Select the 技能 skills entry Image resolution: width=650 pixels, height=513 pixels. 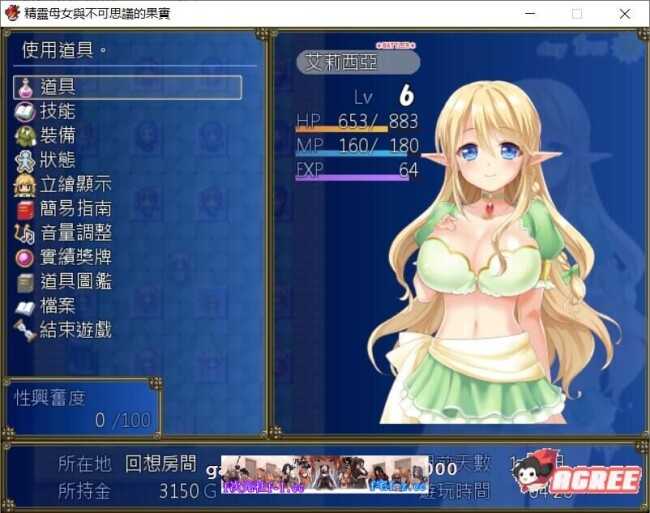[x=58, y=111]
